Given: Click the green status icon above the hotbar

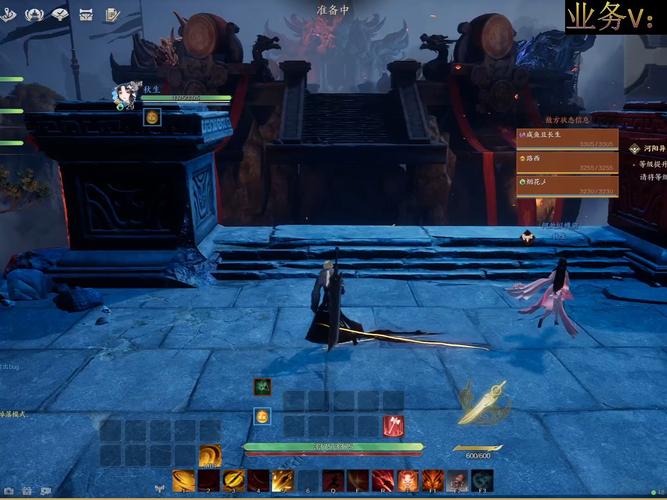Looking at the screenshot, I should (262, 387).
